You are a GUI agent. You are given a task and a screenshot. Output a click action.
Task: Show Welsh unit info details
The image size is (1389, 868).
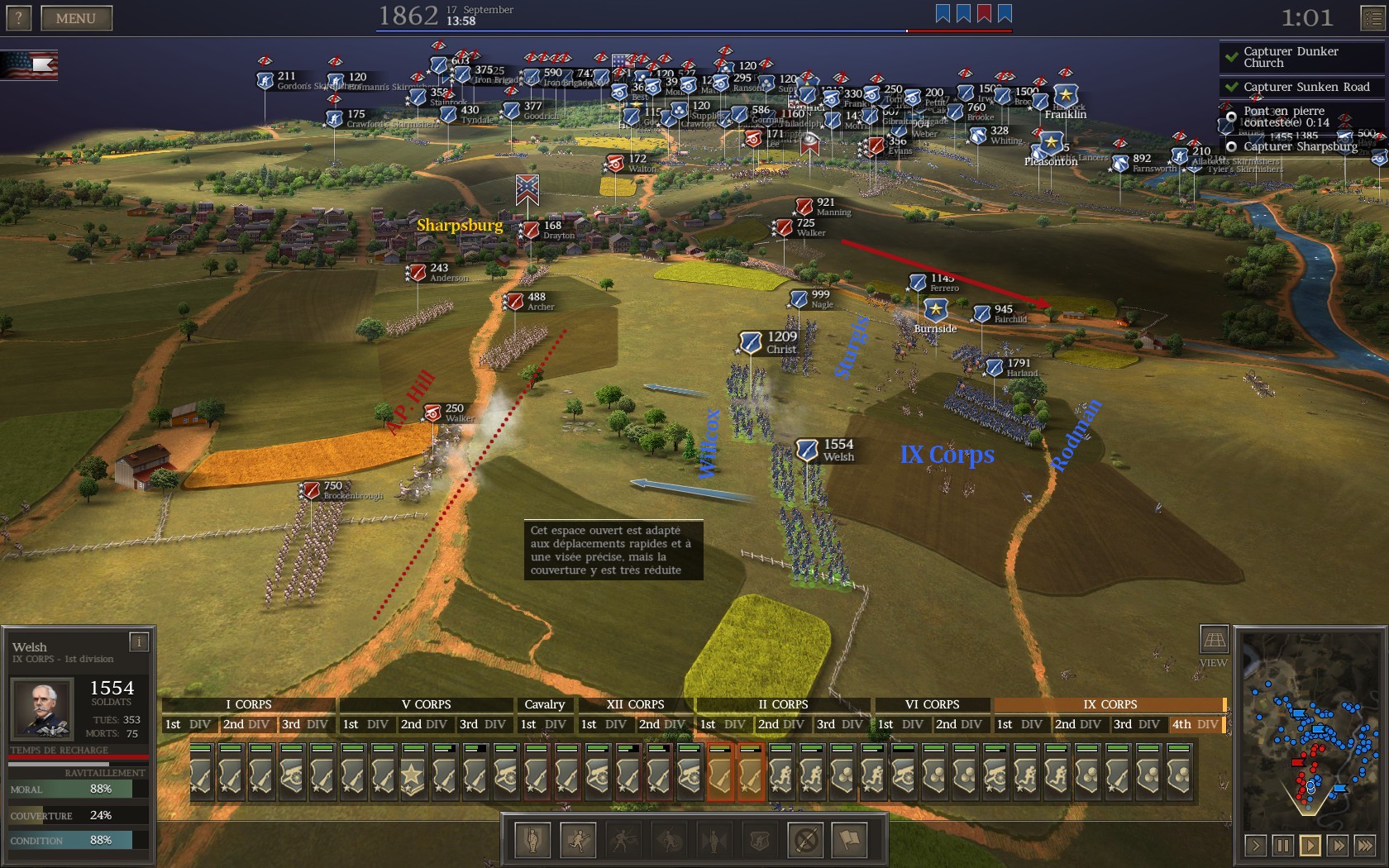point(139,642)
